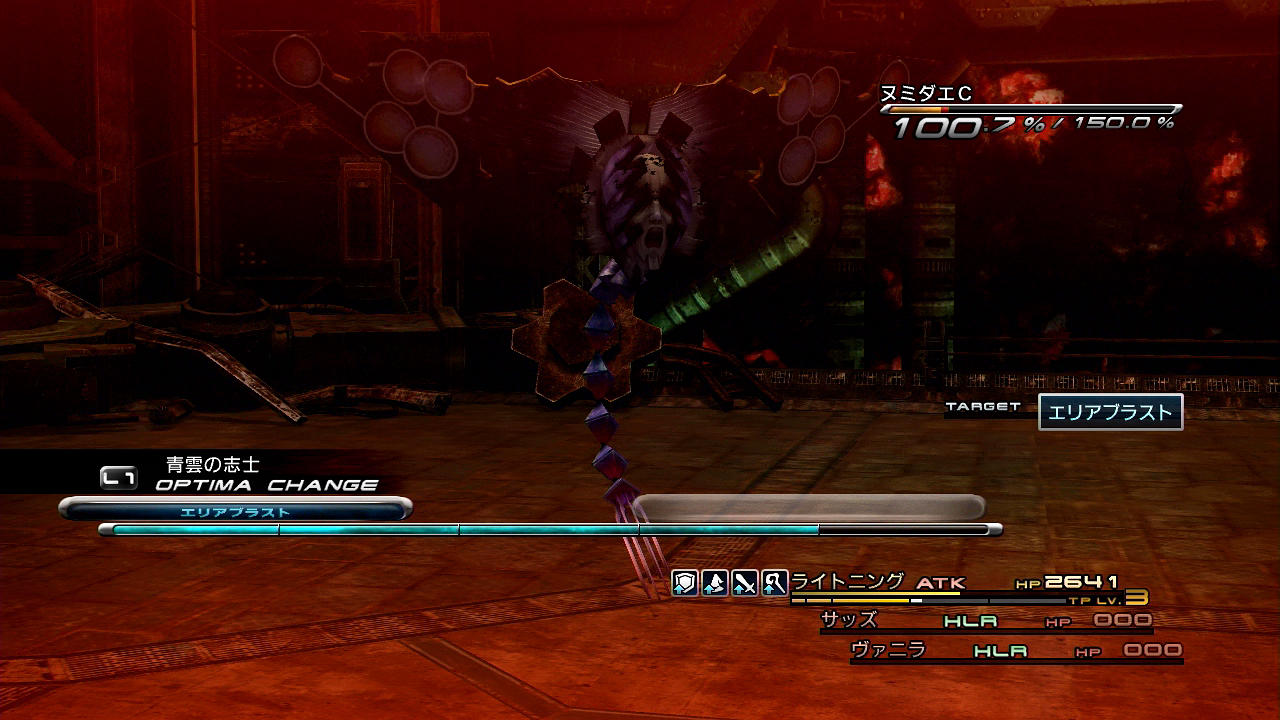
Task: Inspect the shield defense buff icon
Action: point(684,583)
